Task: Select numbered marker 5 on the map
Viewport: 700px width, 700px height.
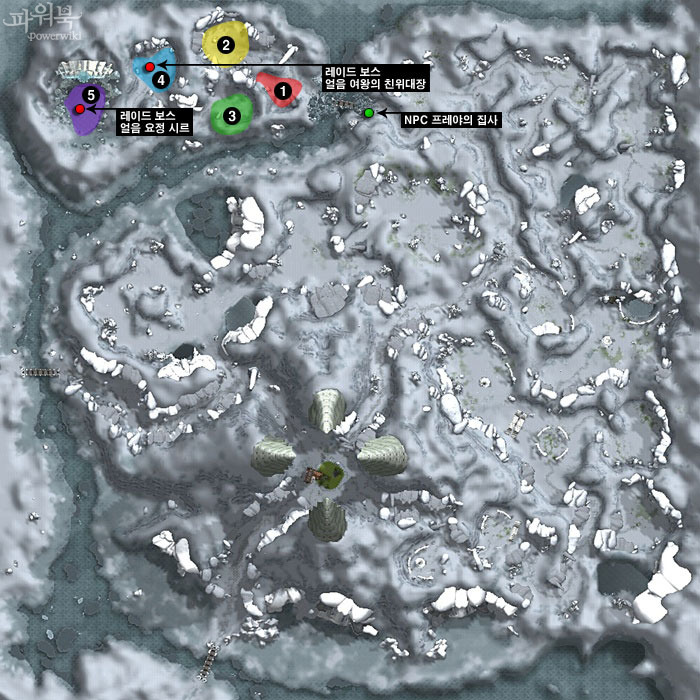Action: click(x=91, y=94)
